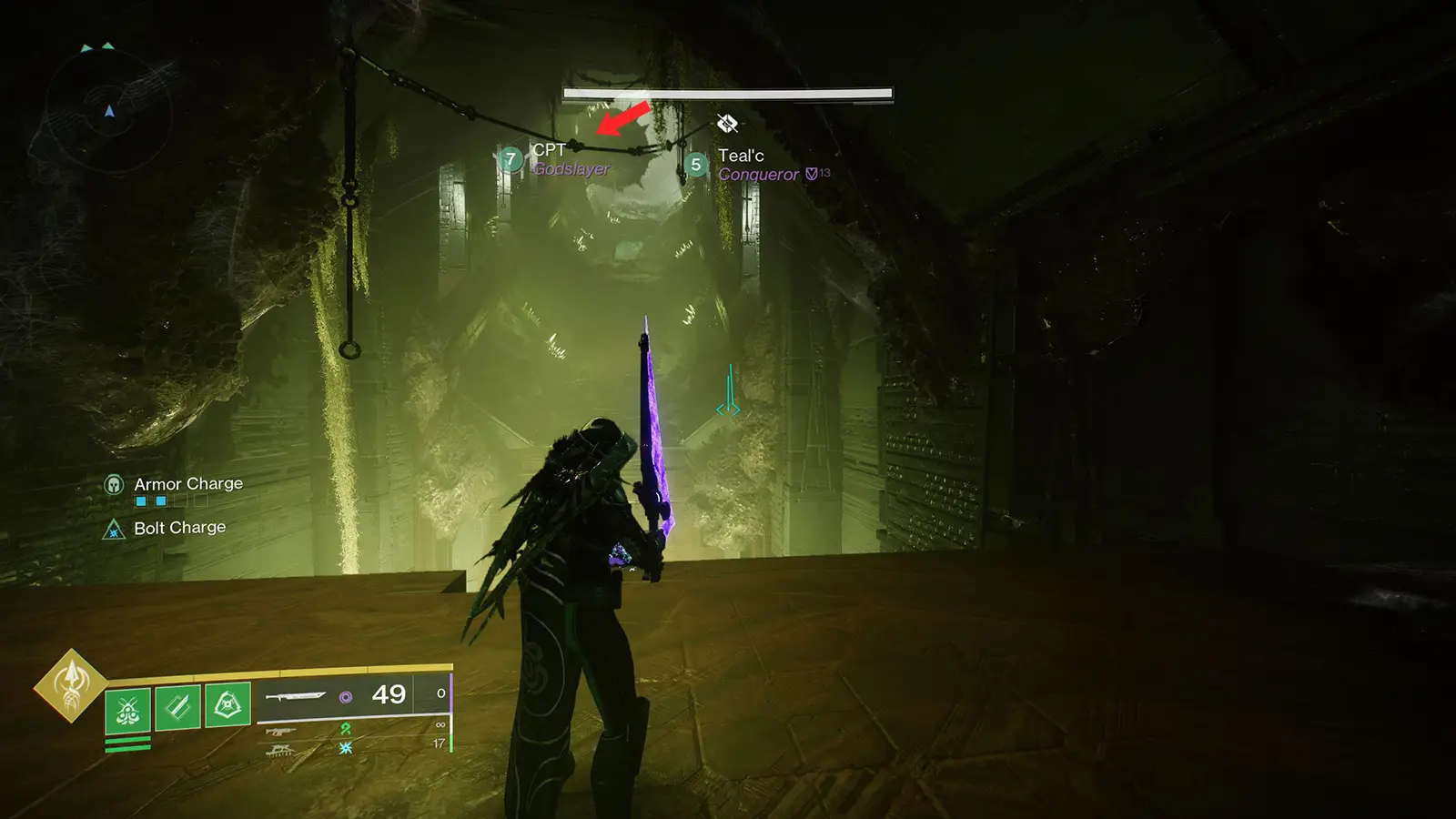The width and height of the screenshot is (1456, 819).
Task: Click the circular radar in the corner
Action: coord(109,111)
